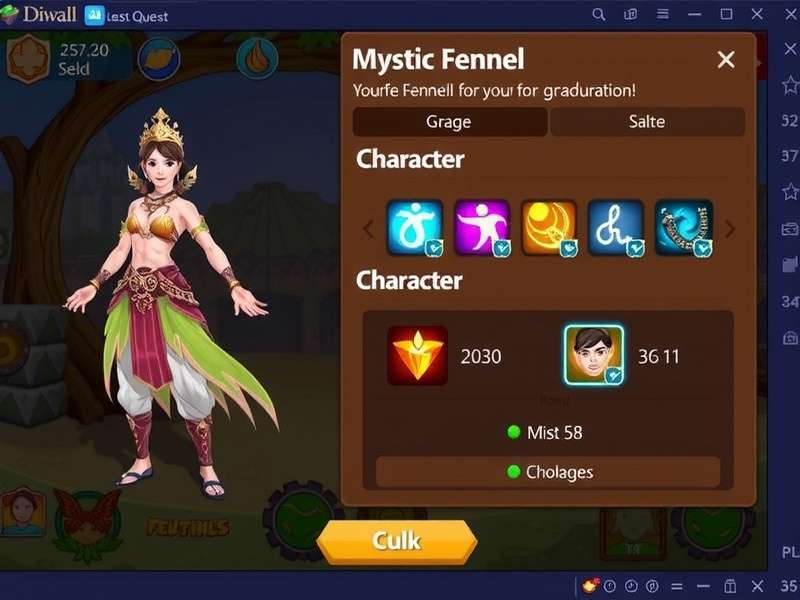Open the character portrait in bottom corner

tap(22, 512)
